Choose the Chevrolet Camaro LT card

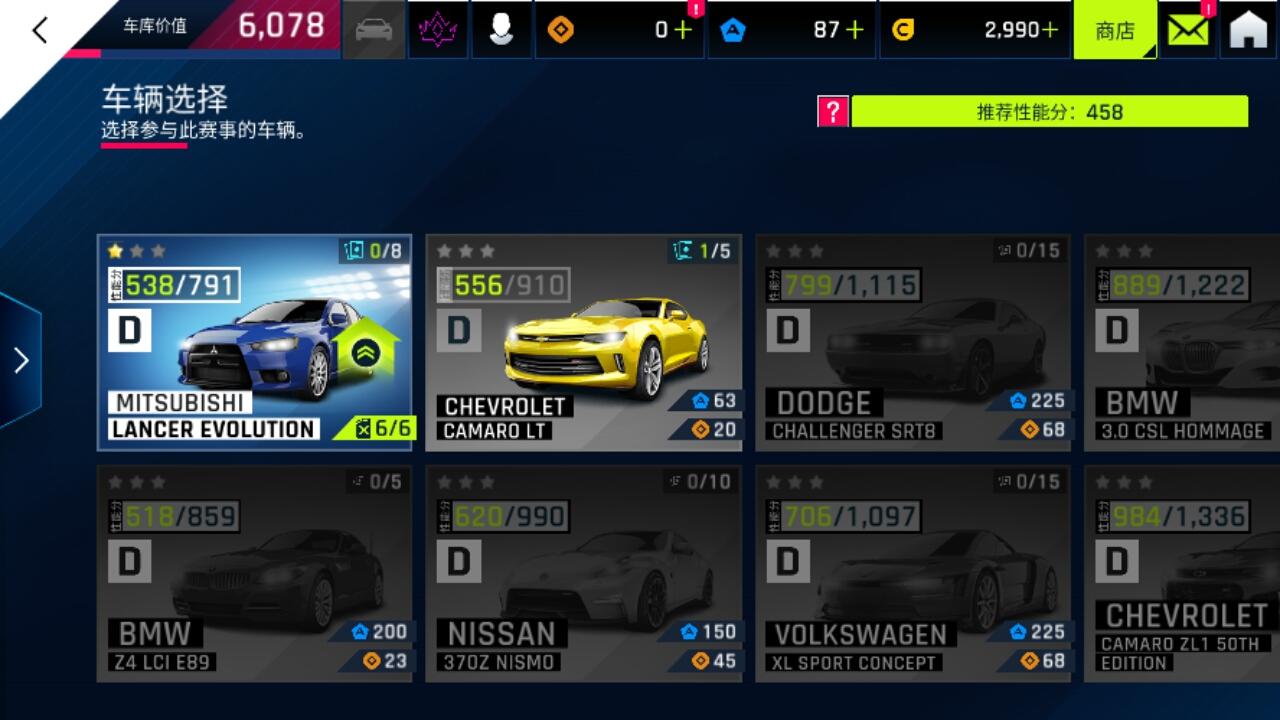[583, 342]
